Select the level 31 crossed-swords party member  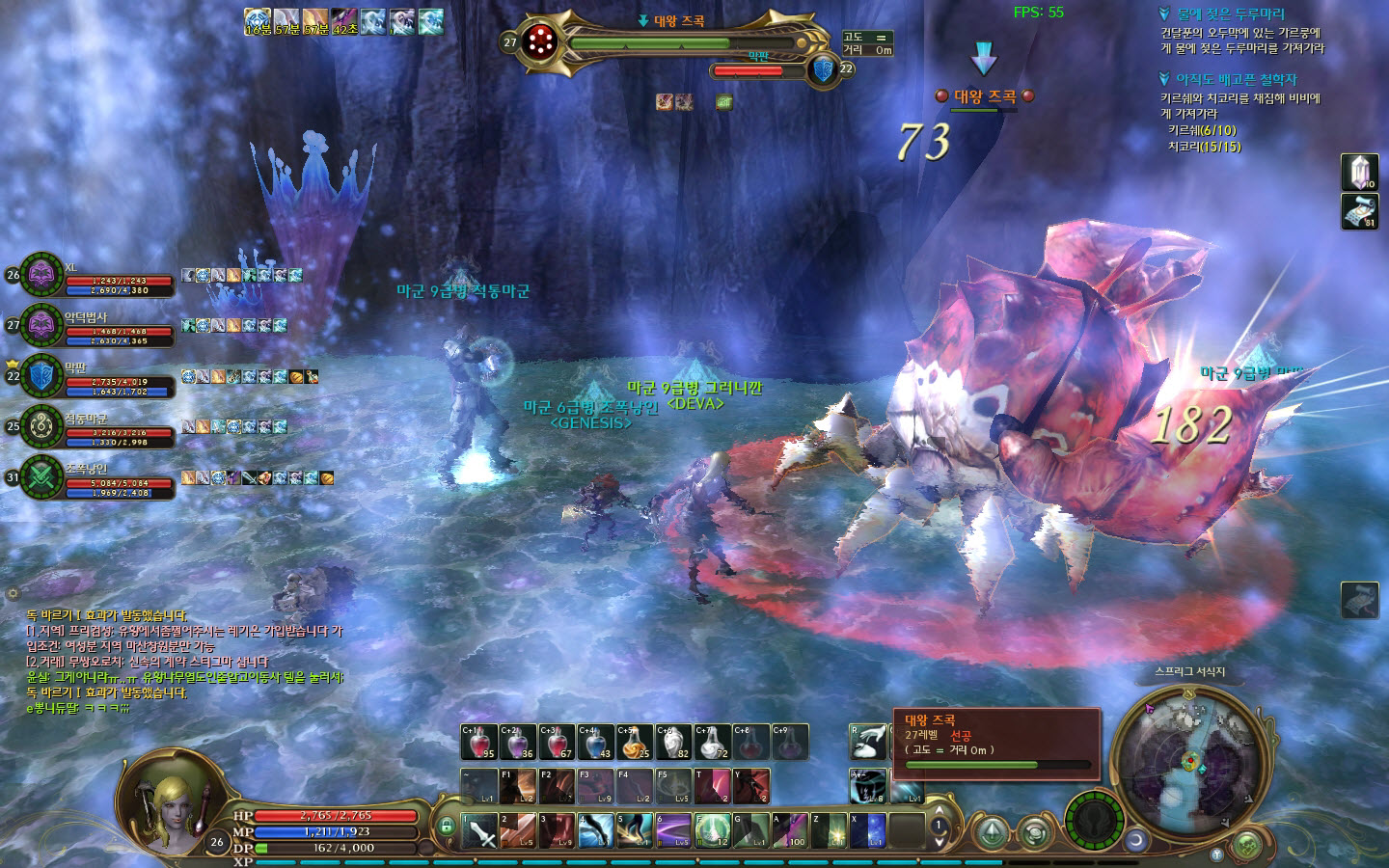(x=42, y=476)
